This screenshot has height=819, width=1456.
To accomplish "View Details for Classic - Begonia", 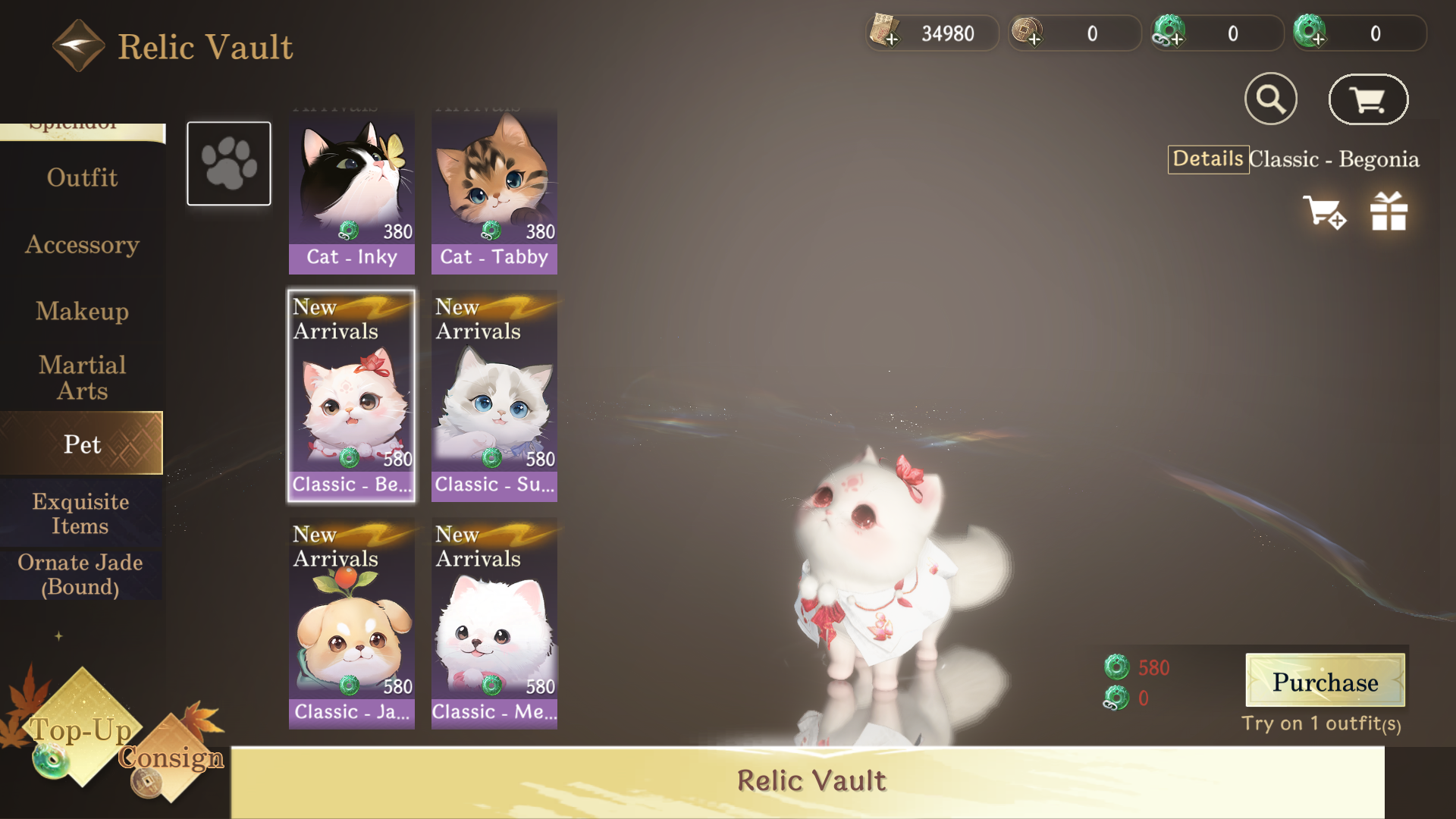I will coord(1208,159).
